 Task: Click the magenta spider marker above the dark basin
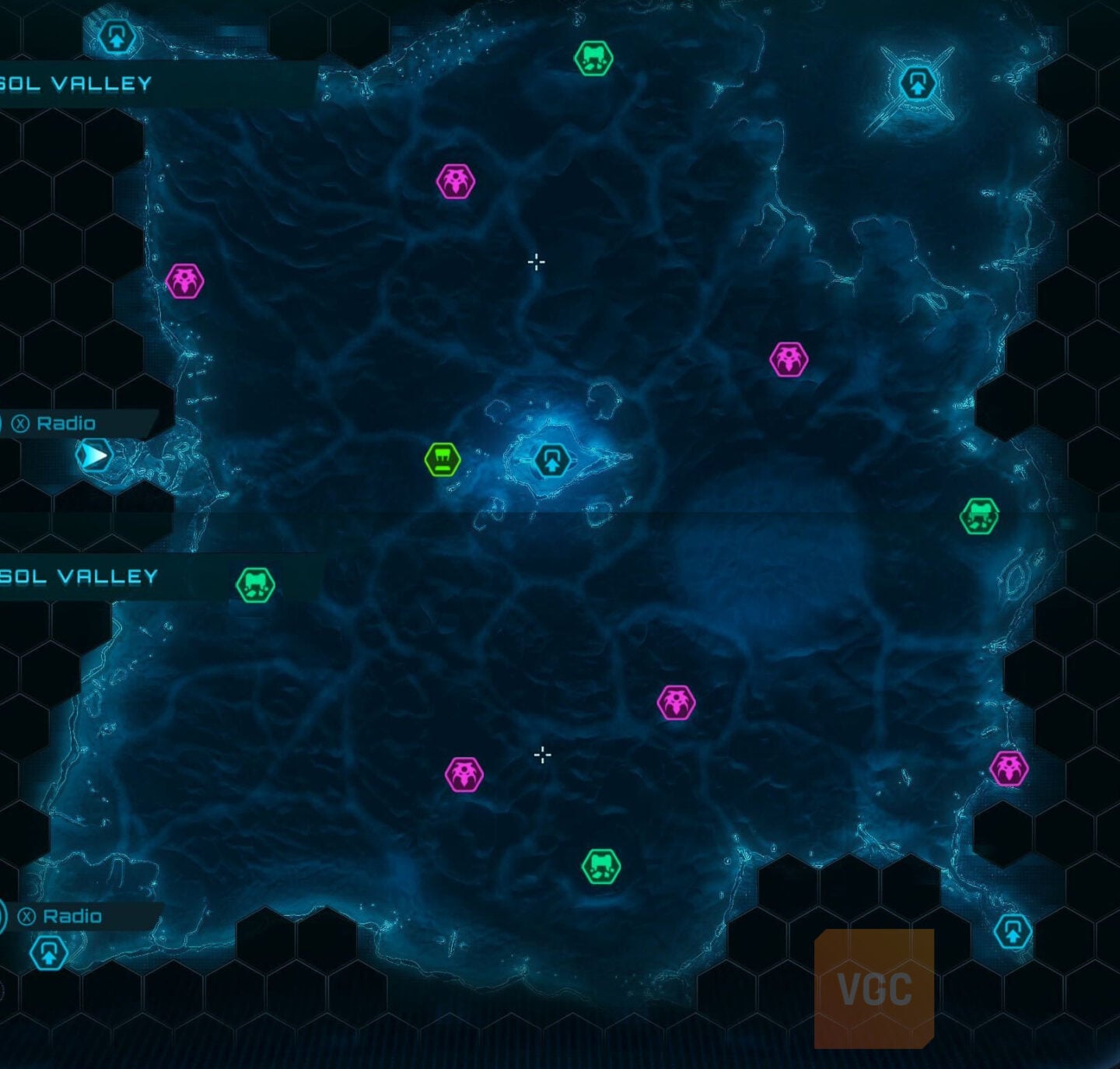pyautogui.click(x=677, y=702)
